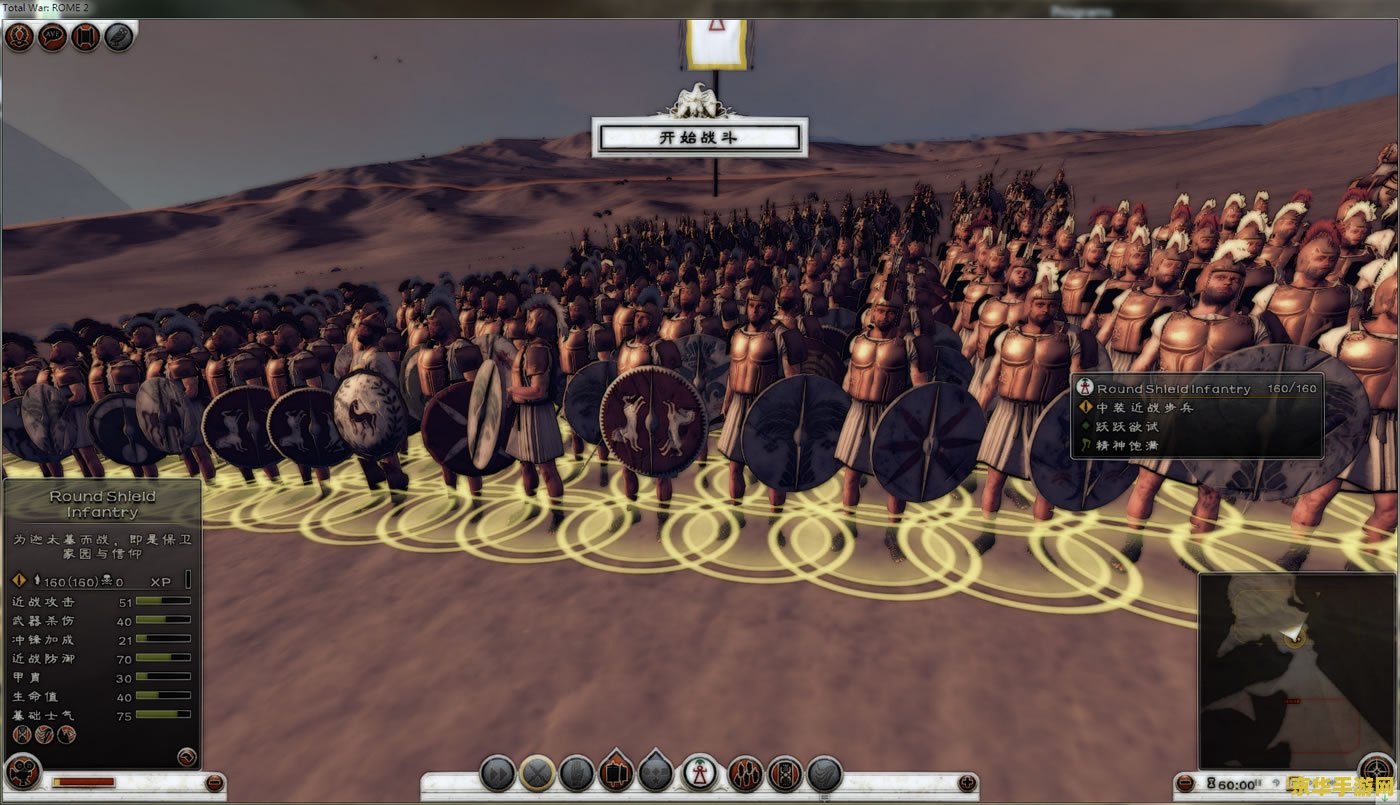Screen dimensions: 1400x805
Task: Click the 开始战斗 start battle button
Action: (x=699, y=138)
